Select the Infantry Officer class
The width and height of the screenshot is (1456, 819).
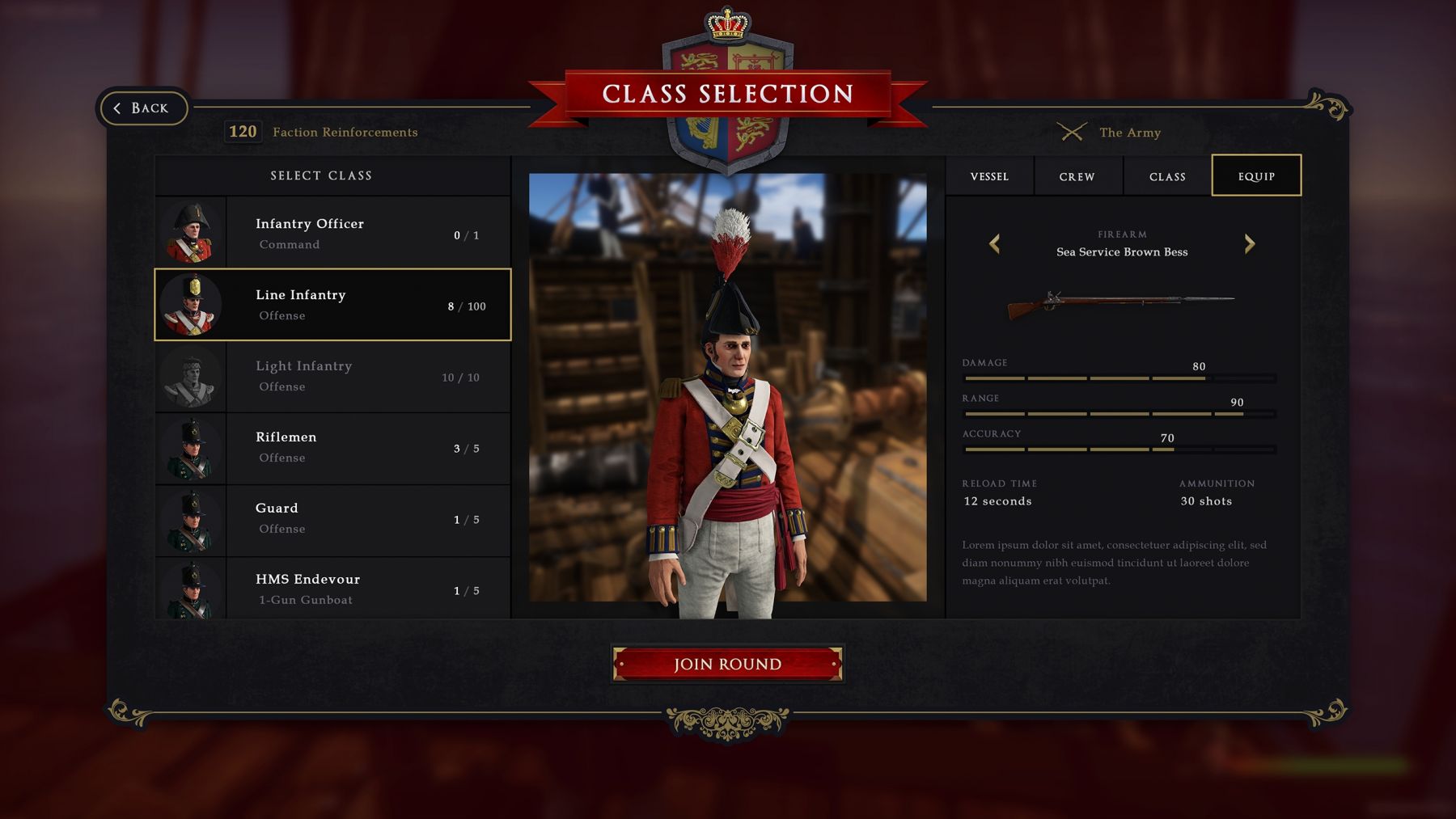click(x=332, y=233)
